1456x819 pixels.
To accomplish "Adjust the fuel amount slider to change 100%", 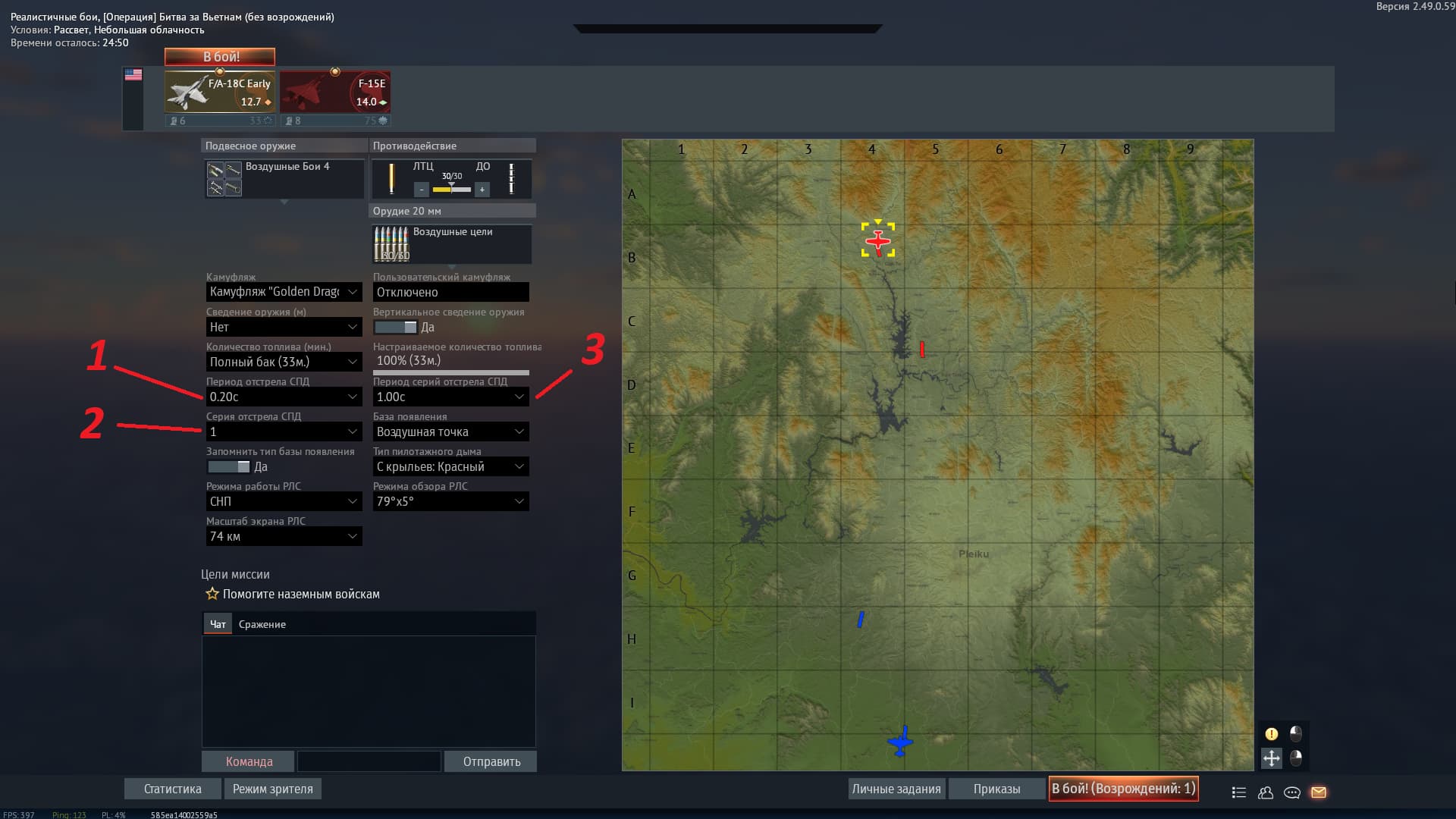I will (452, 372).
